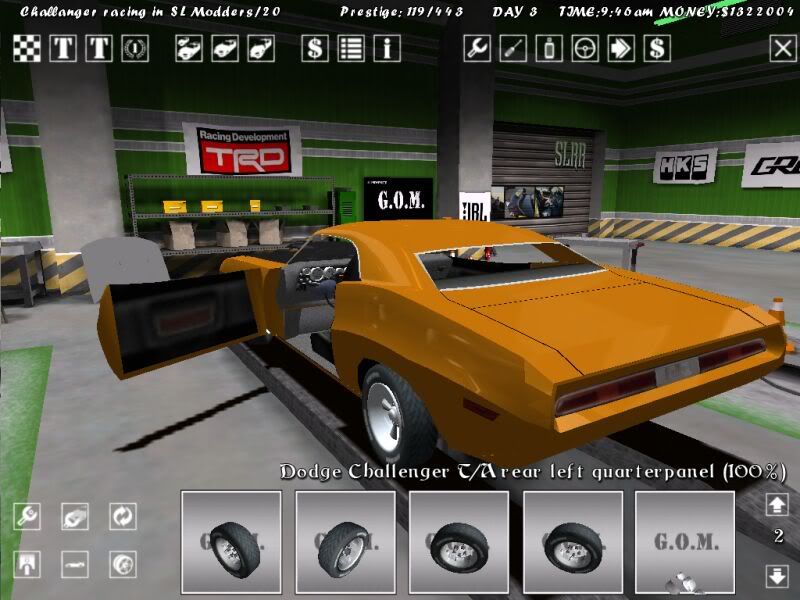Select the circular arrows icon at bottom left
The image size is (800, 600).
123,516
